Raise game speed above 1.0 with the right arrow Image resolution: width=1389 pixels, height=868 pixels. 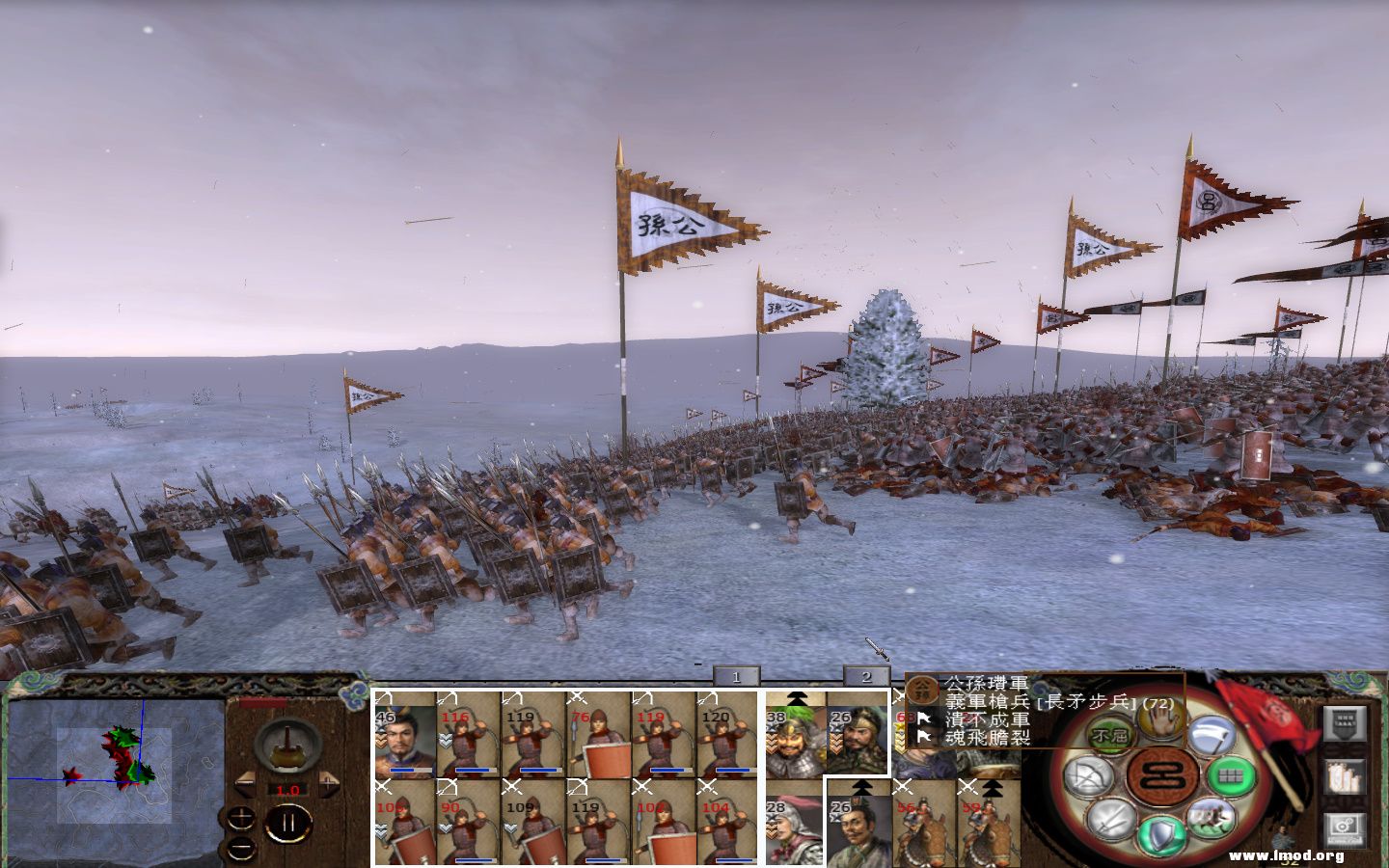click(328, 782)
